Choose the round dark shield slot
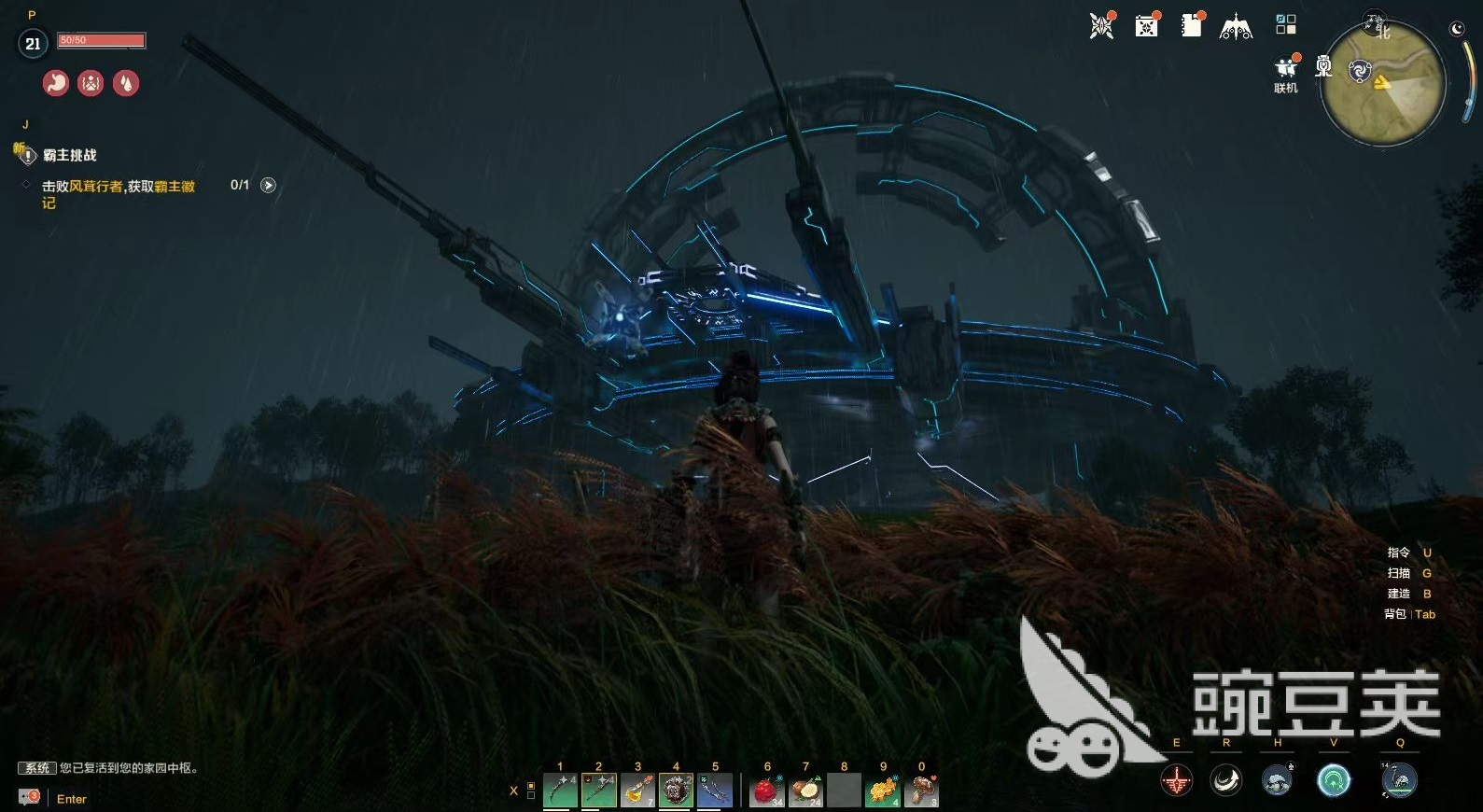The height and width of the screenshot is (812, 1483). point(676,791)
